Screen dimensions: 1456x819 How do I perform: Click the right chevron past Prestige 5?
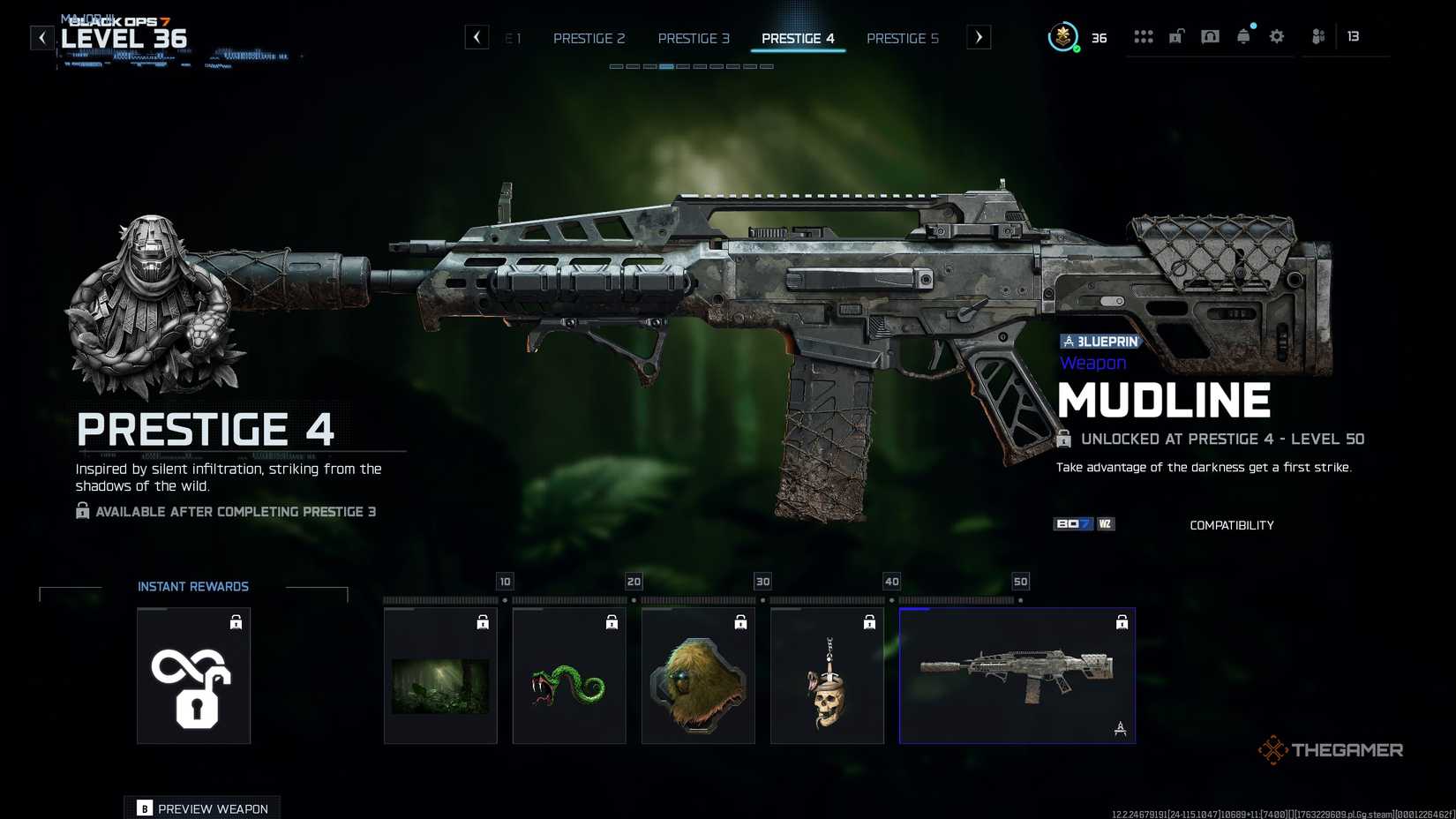pyautogui.click(x=979, y=38)
